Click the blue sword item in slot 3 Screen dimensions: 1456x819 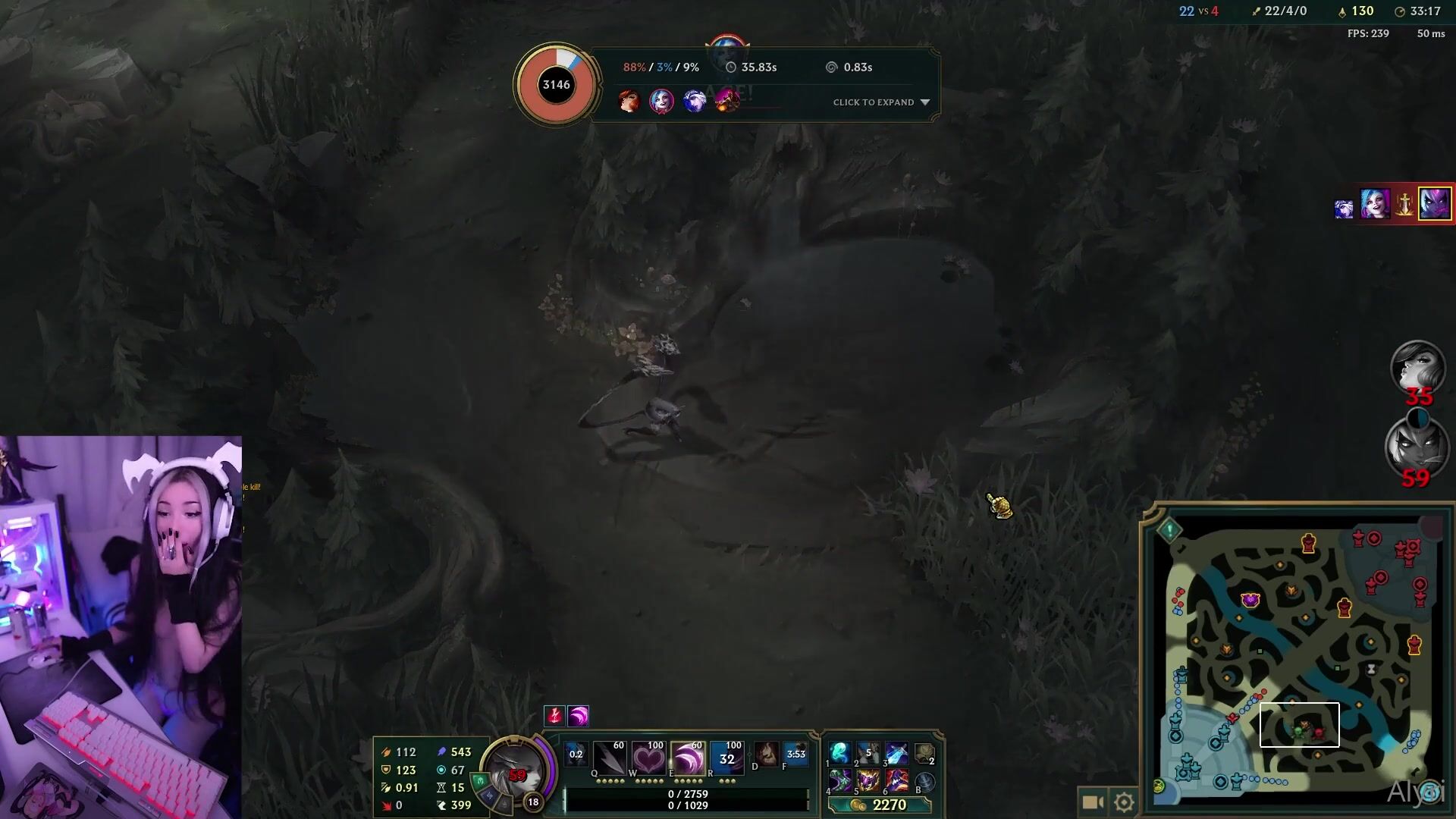pyautogui.click(x=896, y=753)
